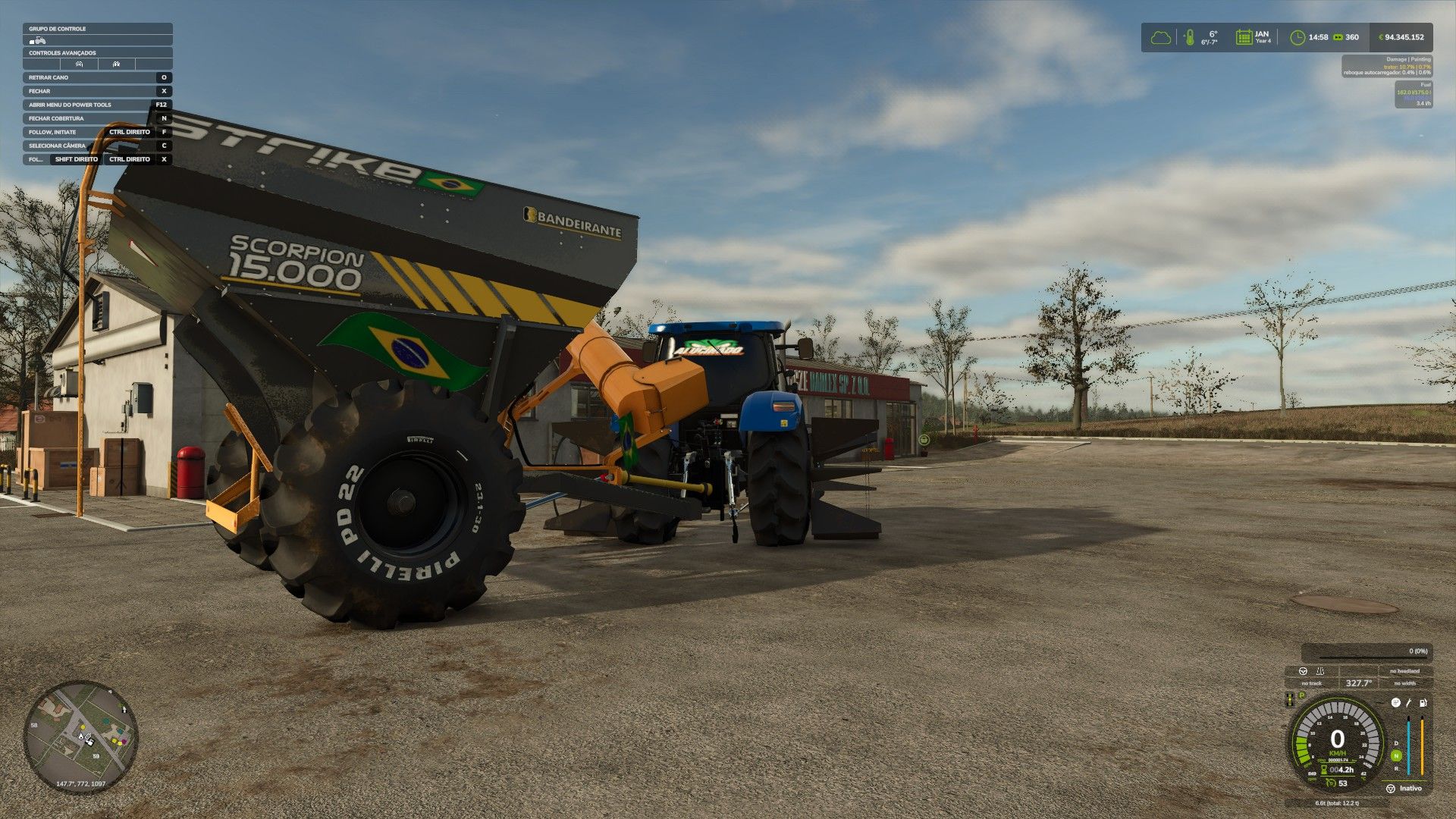Click the wrench damage icon on the dashboard
1456x819 pixels.
tap(1409, 703)
